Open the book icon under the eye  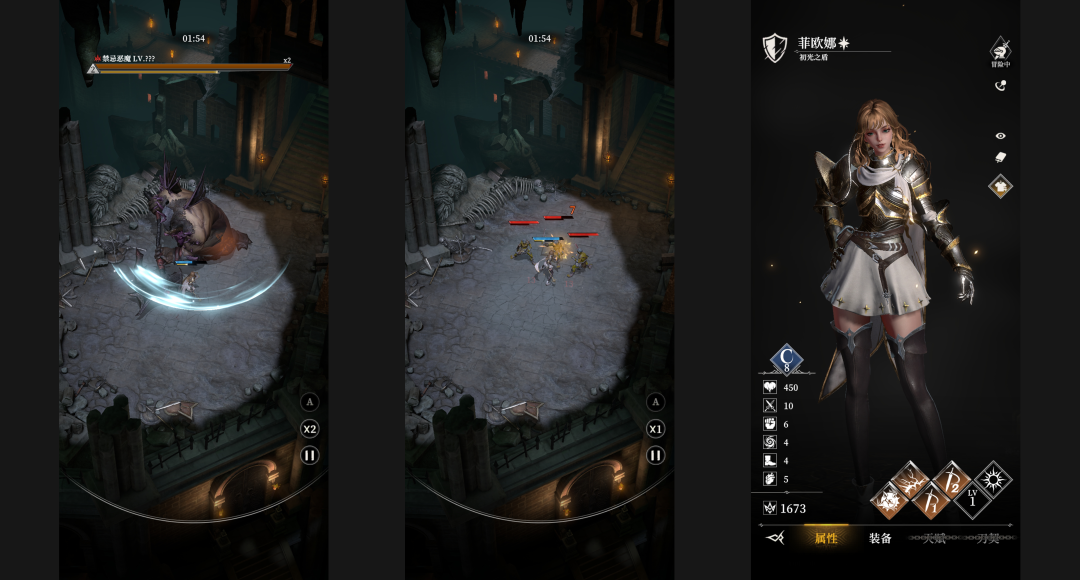click(x=1000, y=157)
